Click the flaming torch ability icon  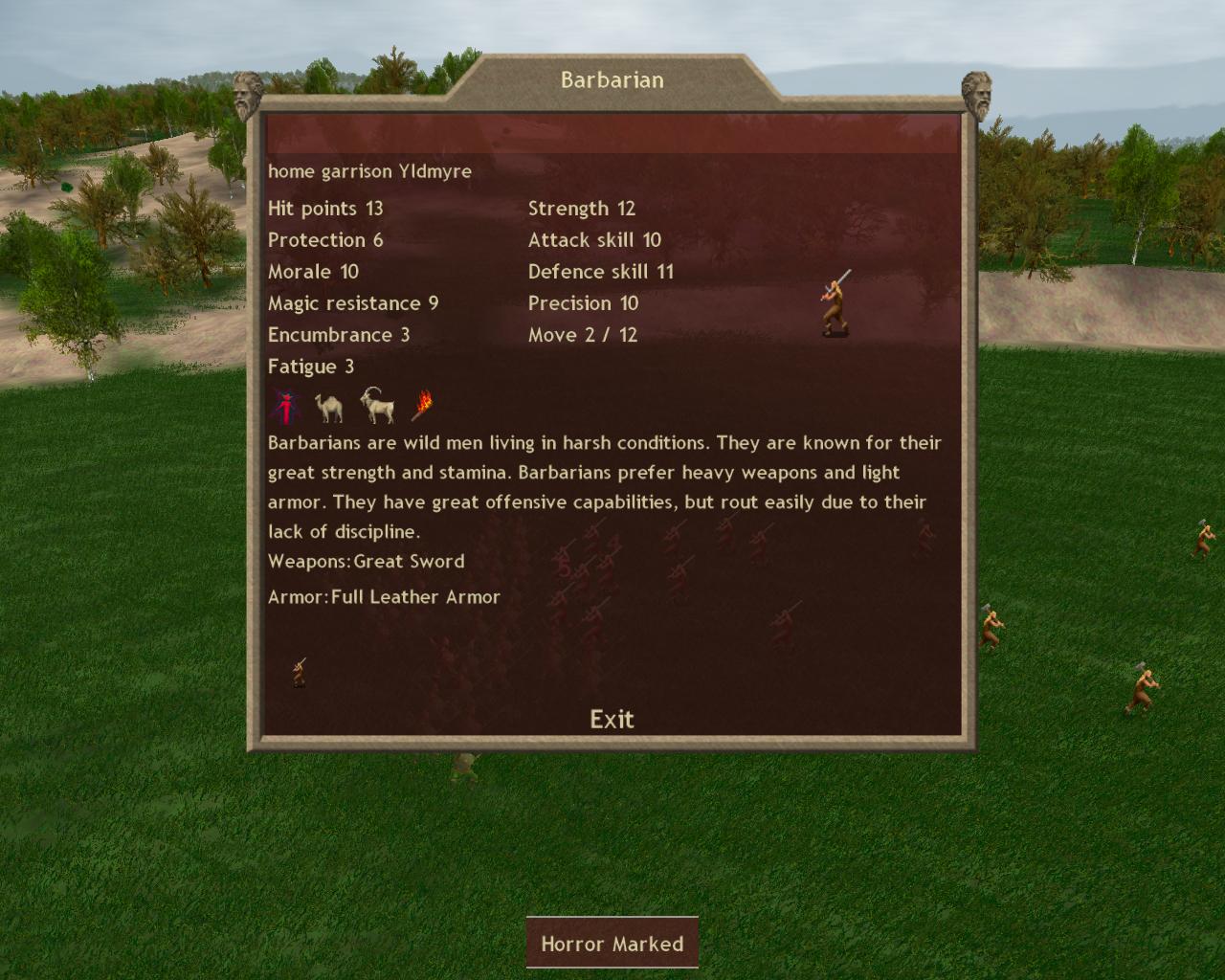click(422, 407)
